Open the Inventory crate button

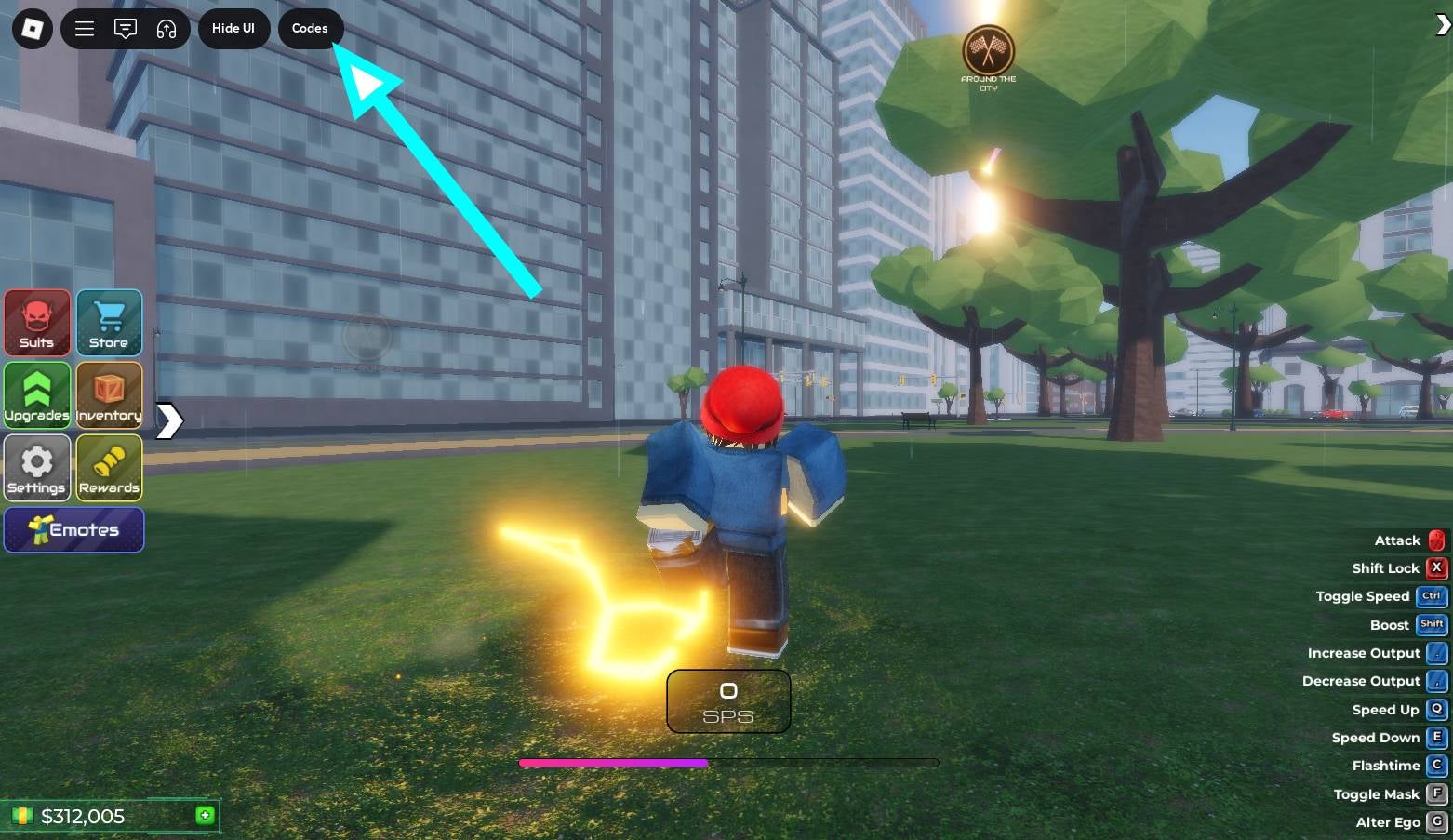click(109, 394)
